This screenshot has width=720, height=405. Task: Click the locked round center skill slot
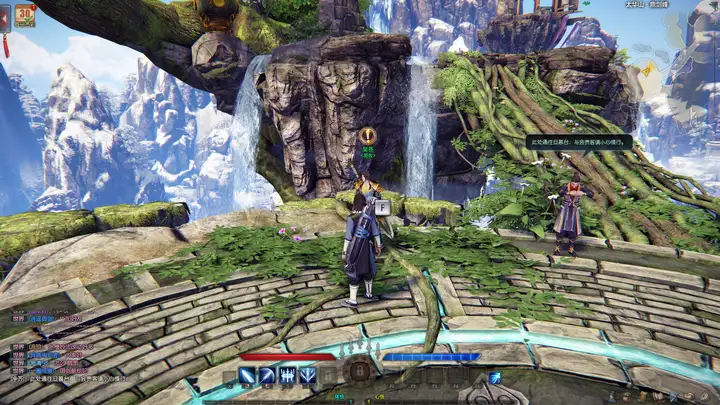point(359,374)
